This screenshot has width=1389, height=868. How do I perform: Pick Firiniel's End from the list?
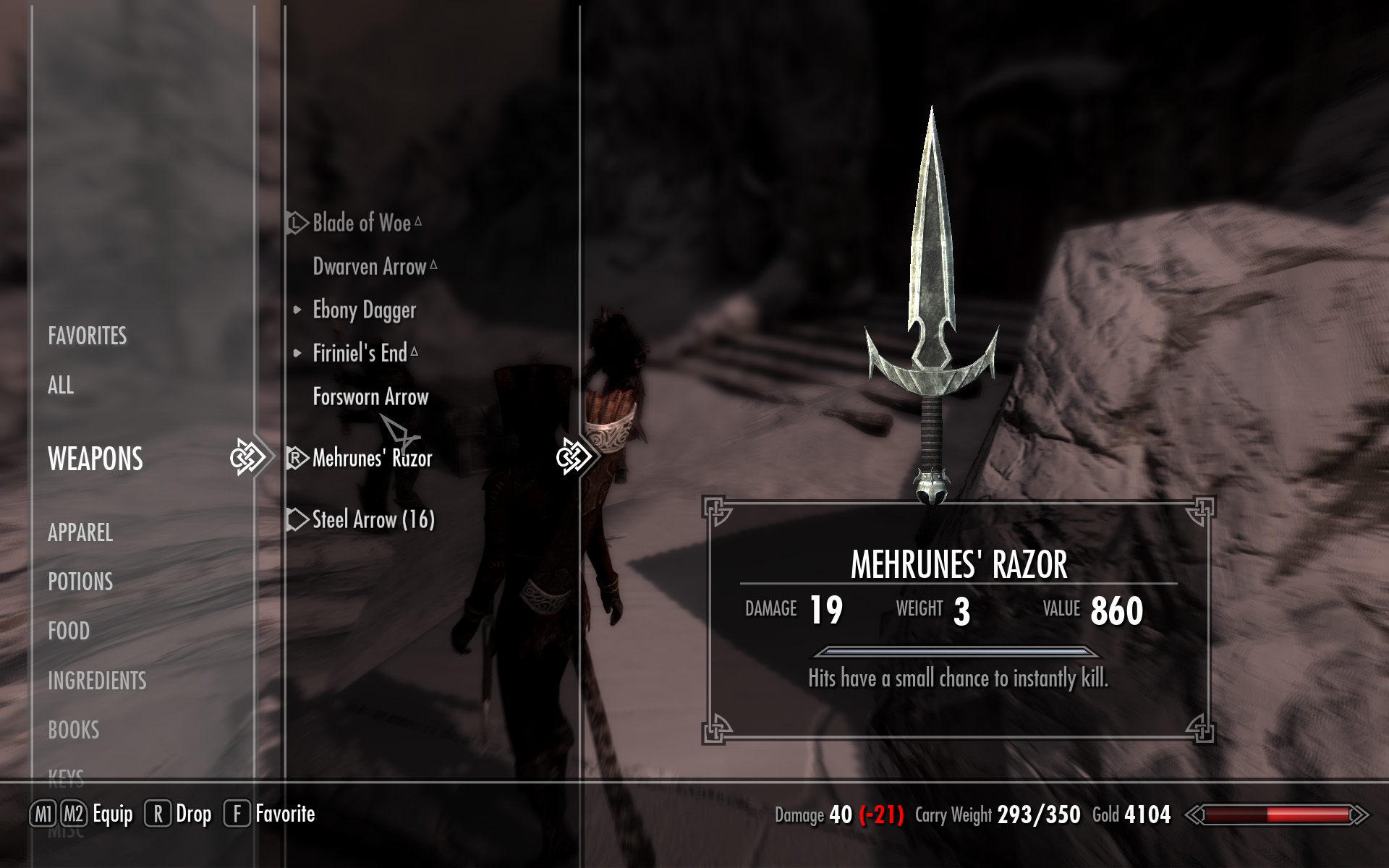click(x=360, y=353)
